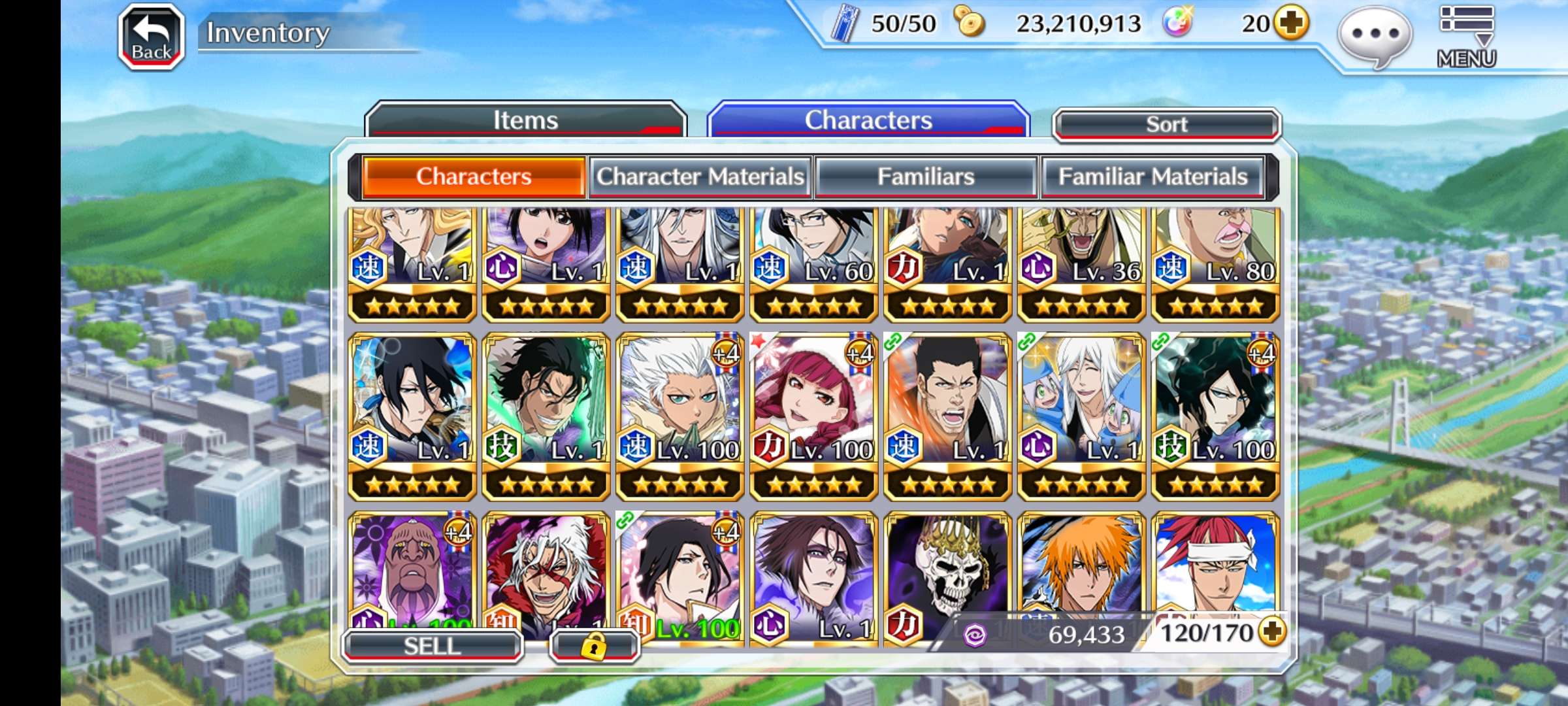
Task: Add more spirit orbs with plus button
Action: coord(1292,23)
